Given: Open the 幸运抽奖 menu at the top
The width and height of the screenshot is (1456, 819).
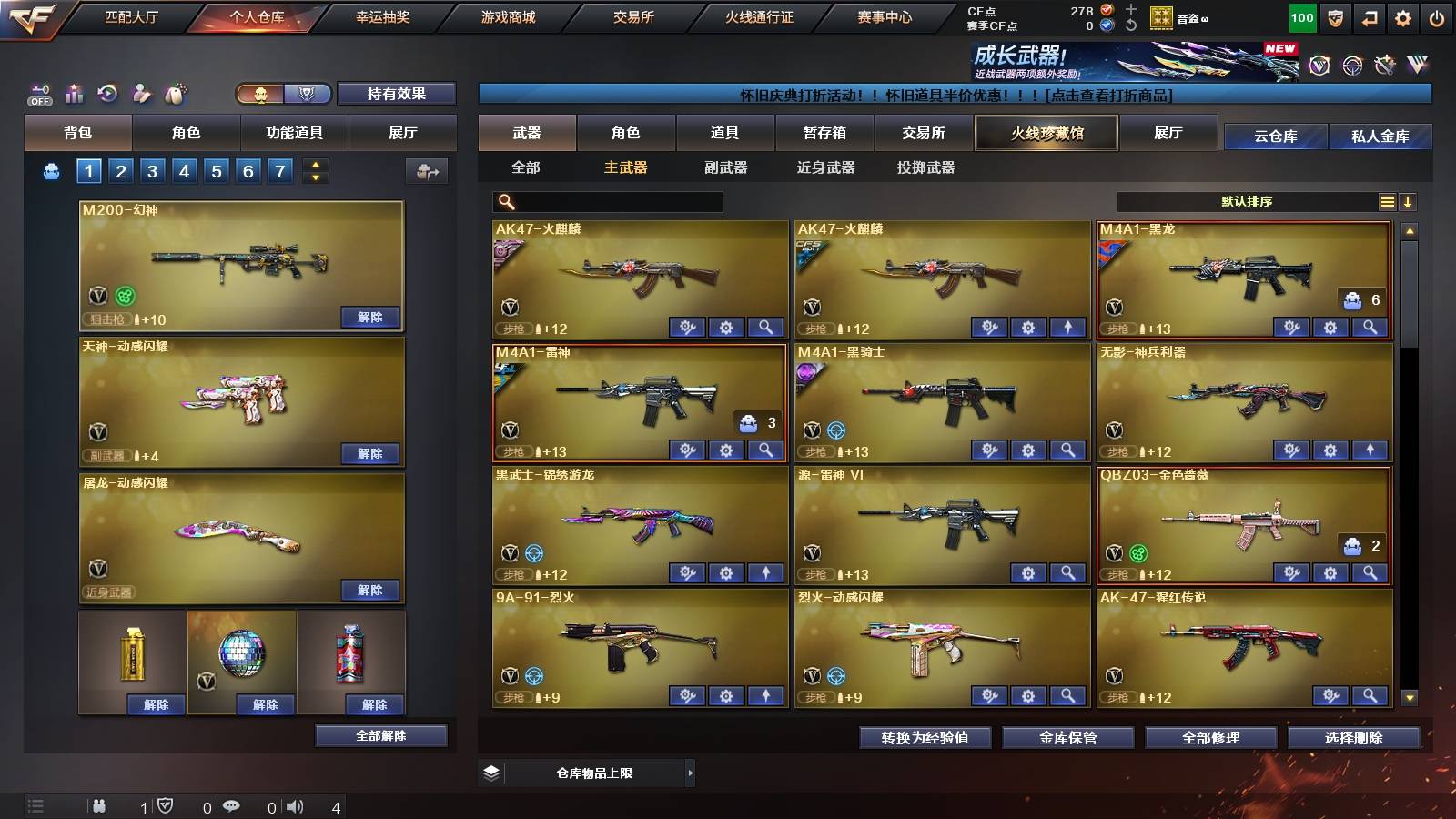Looking at the screenshot, I should coord(383,16).
